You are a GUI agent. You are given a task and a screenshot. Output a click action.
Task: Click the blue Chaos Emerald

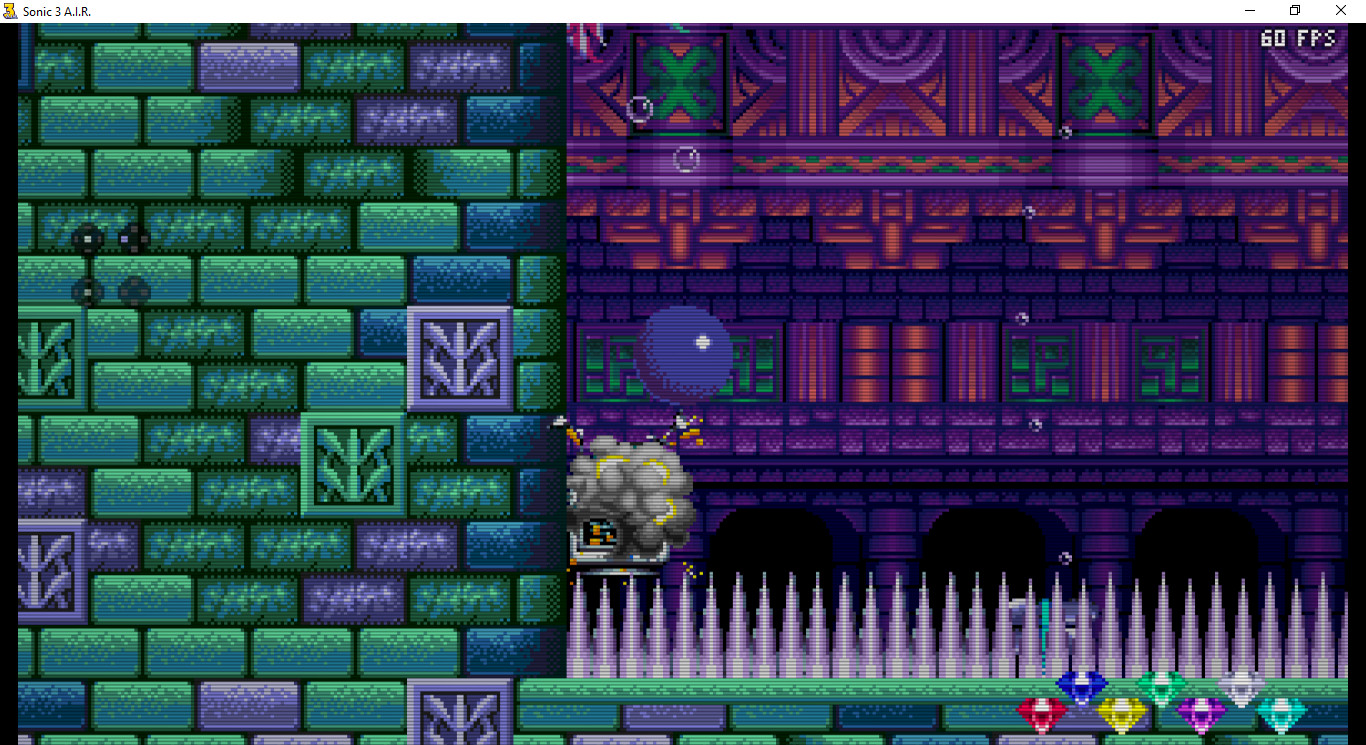[1081, 686]
